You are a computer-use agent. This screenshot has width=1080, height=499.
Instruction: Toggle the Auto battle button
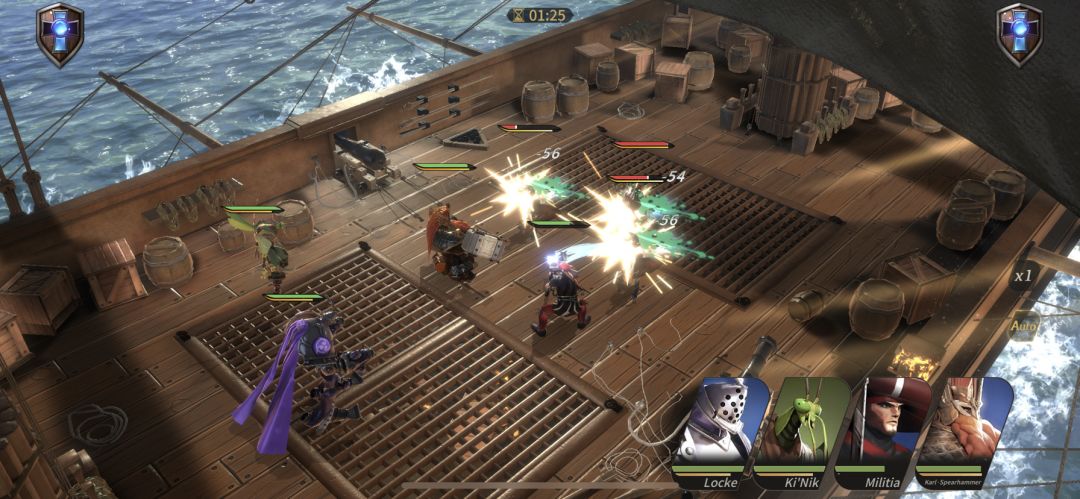point(1023,325)
